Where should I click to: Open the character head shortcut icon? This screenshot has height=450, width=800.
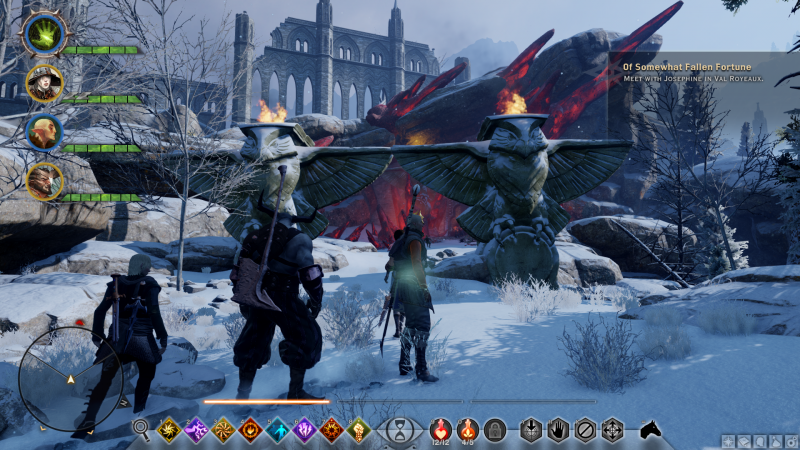coord(759,441)
